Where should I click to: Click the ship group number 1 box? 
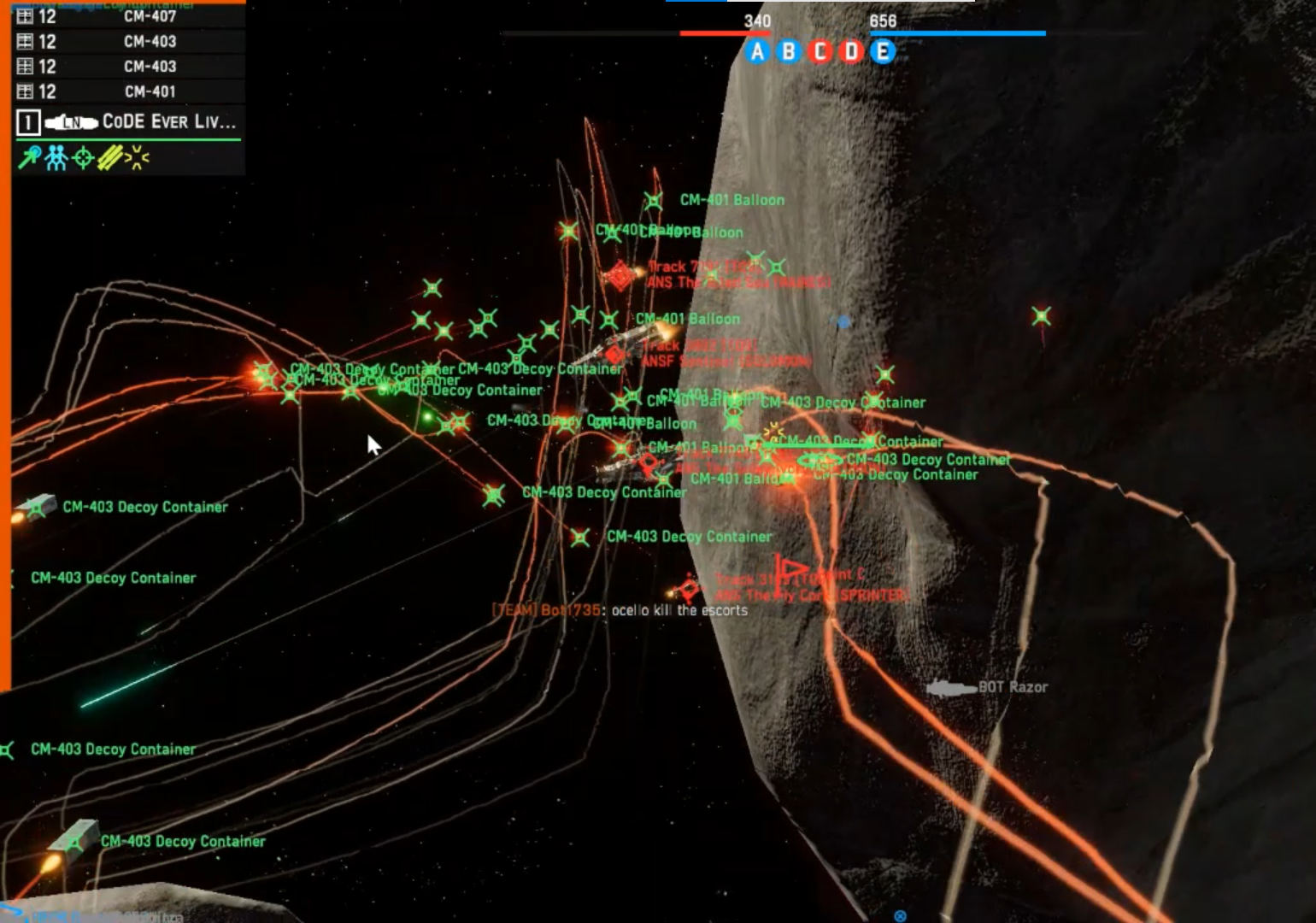27,123
